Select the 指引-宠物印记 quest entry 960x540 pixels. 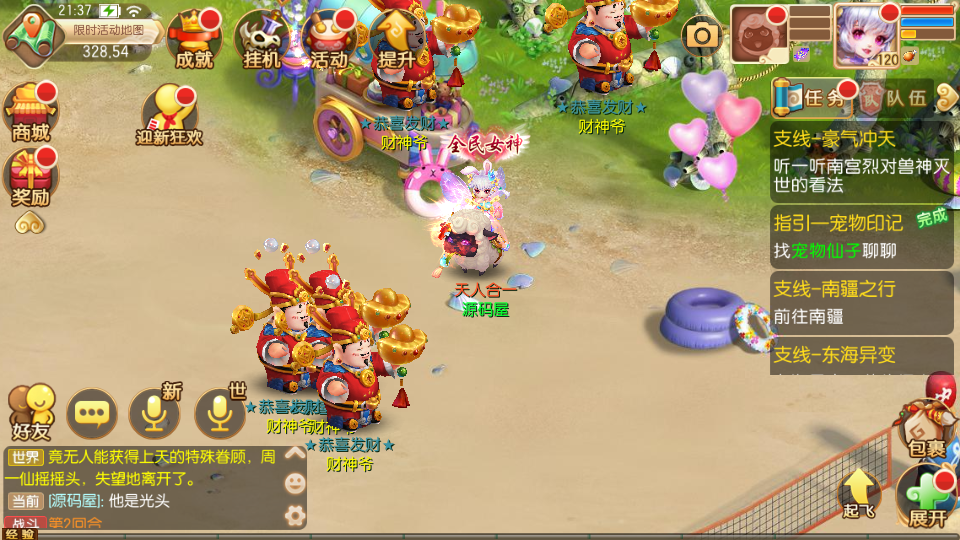pos(861,236)
